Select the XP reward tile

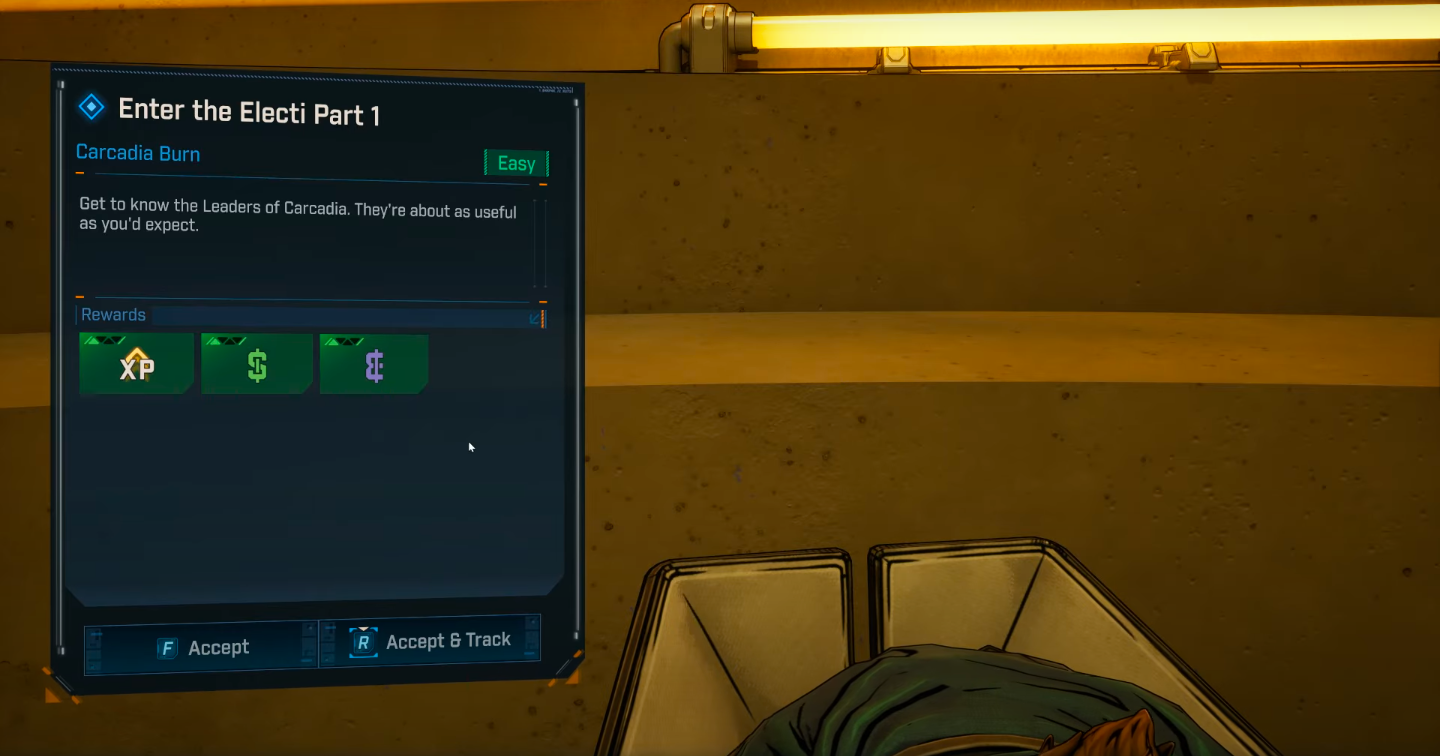137,365
